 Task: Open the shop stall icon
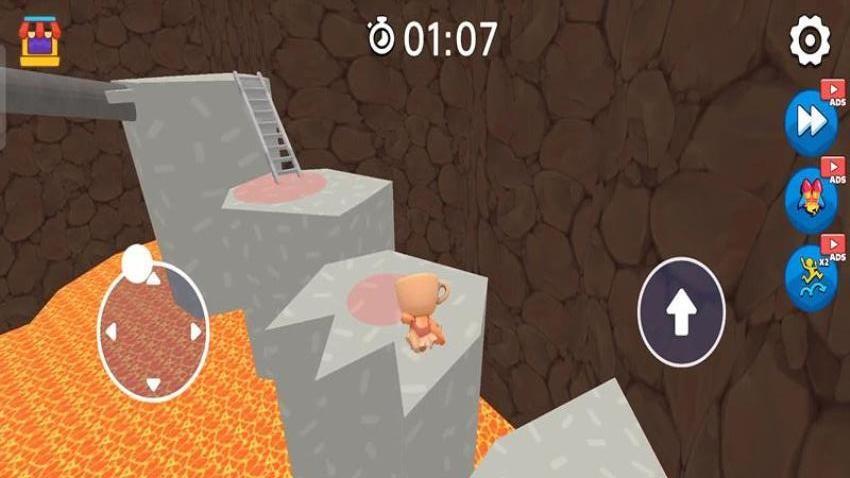coord(40,42)
